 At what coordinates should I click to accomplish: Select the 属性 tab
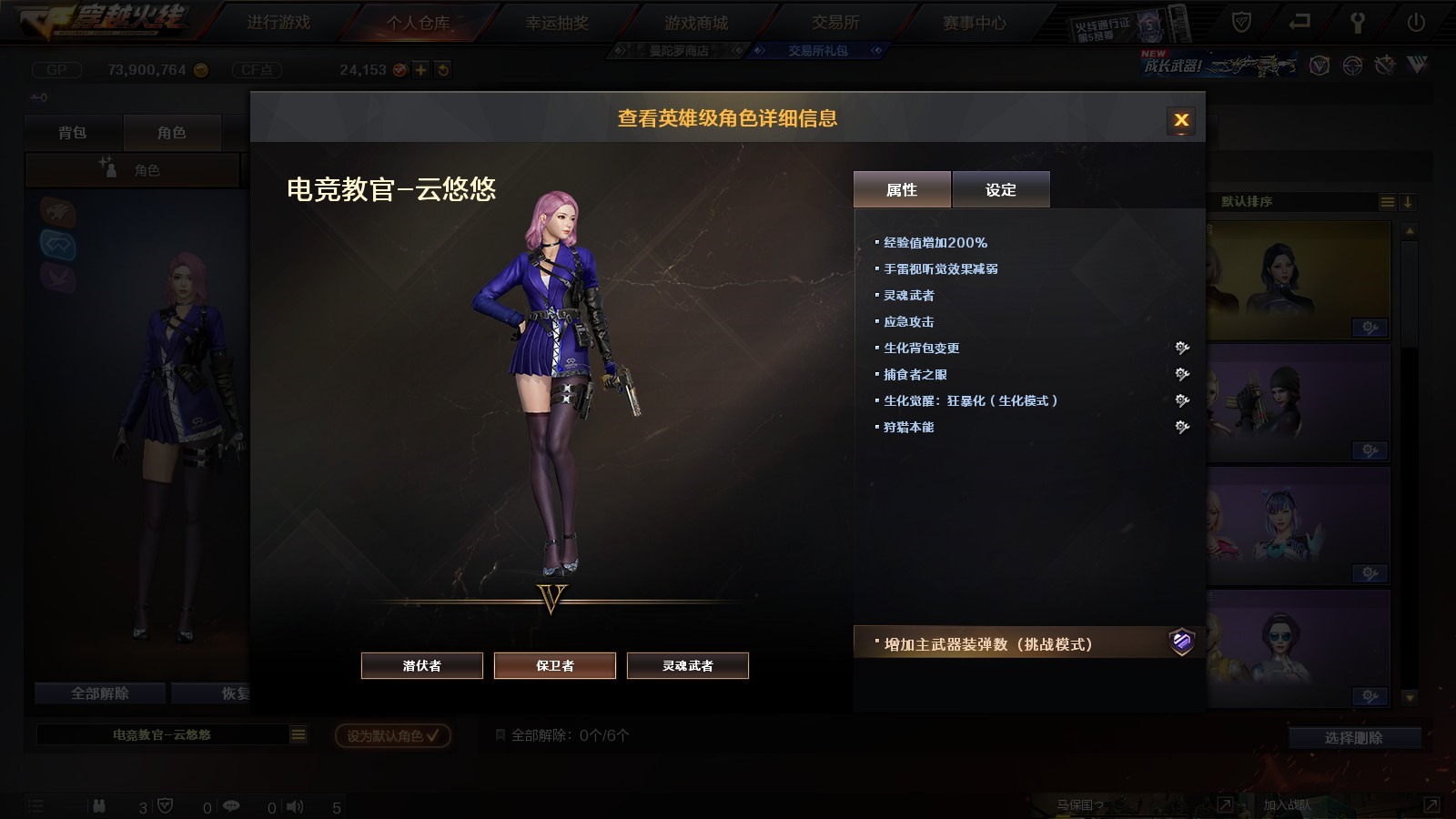(902, 189)
